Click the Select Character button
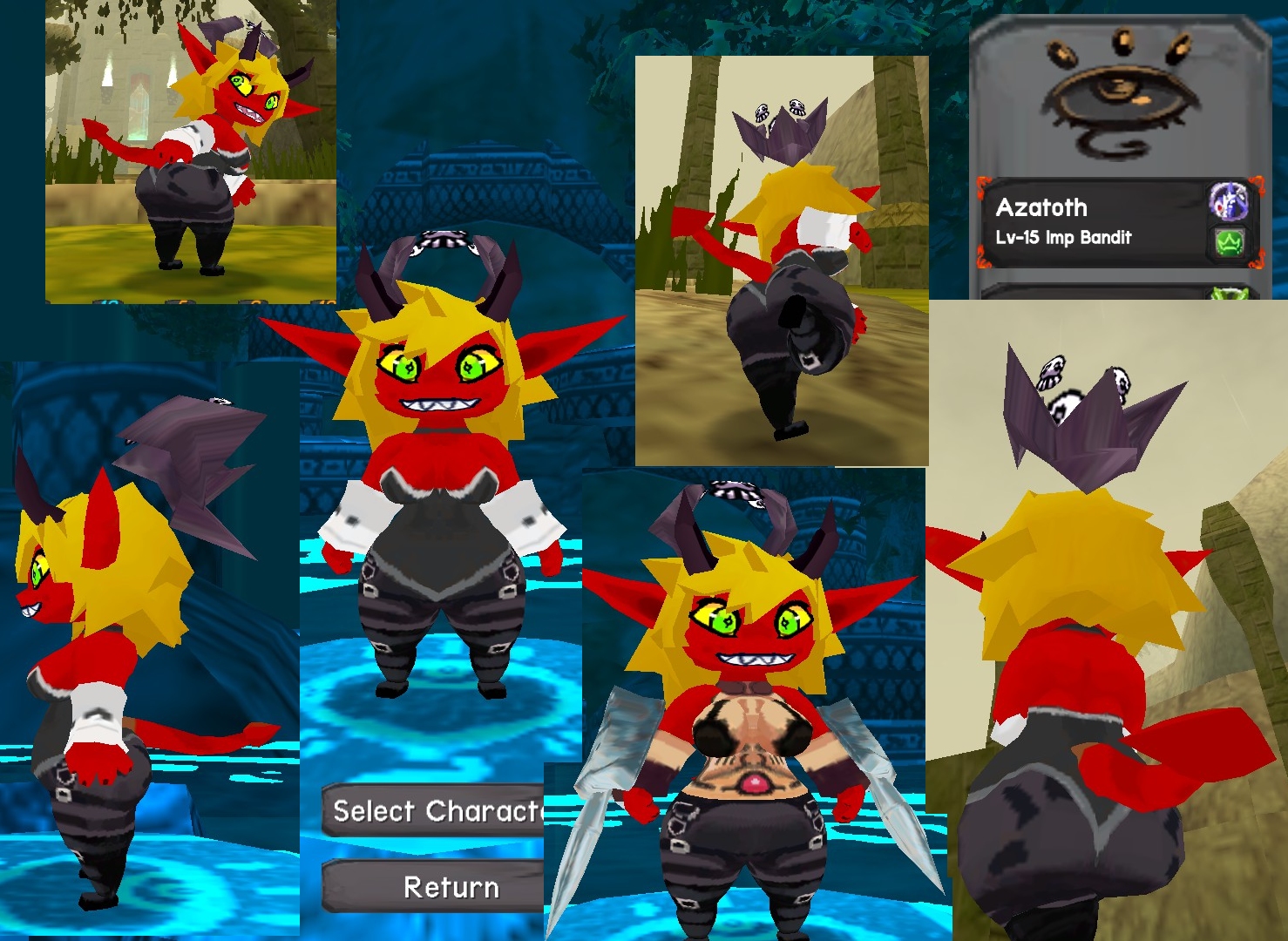Image resolution: width=1288 pixels, height=941 pixels. (x=436, y=811)
